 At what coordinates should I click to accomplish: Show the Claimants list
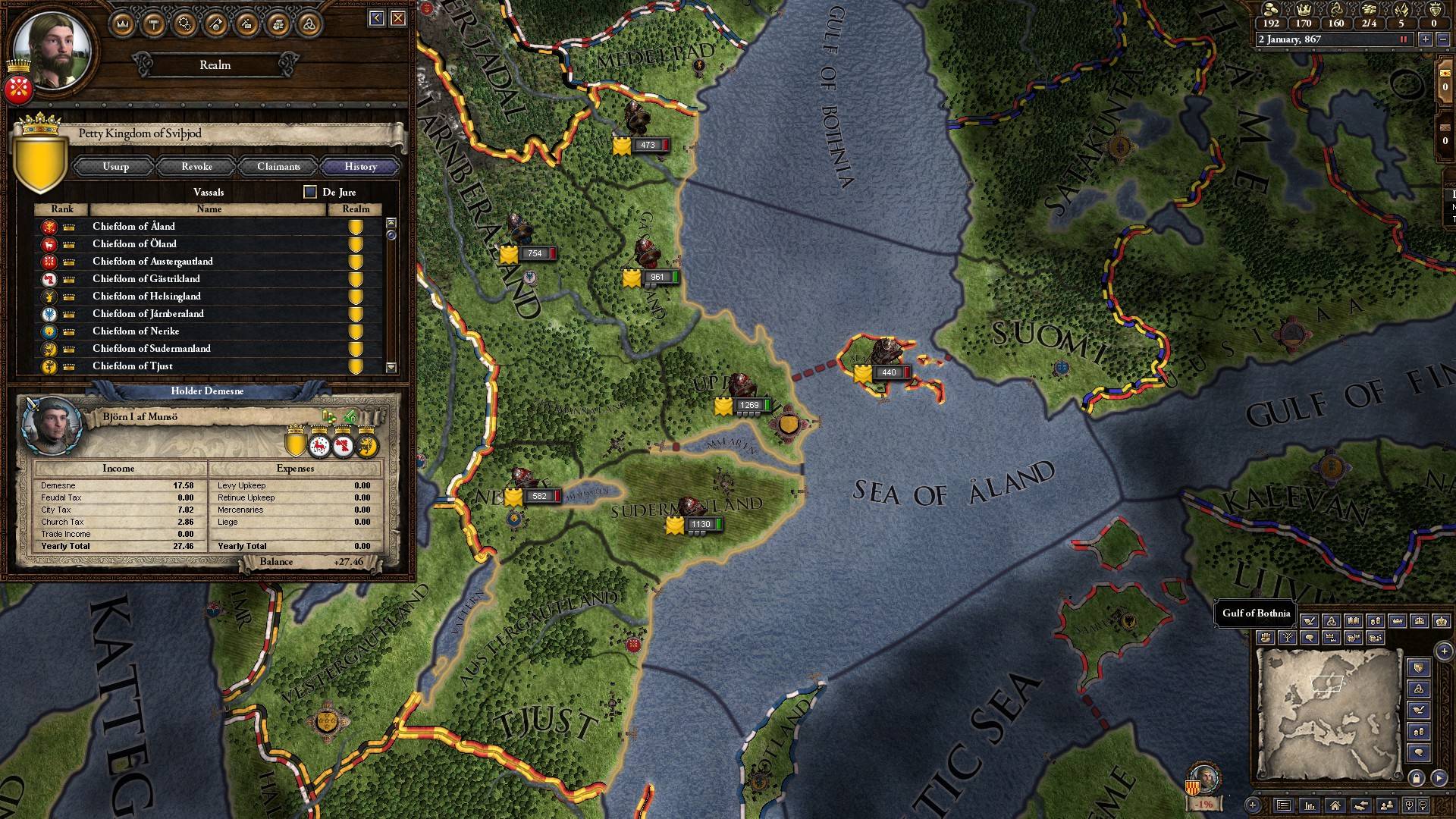click(278, 167)
